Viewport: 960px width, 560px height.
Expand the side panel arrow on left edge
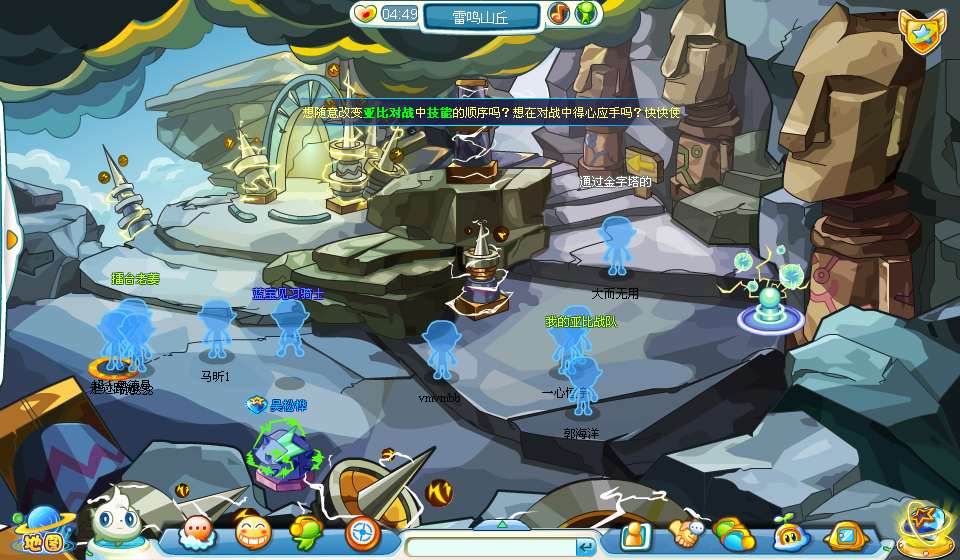coord(12,239)
